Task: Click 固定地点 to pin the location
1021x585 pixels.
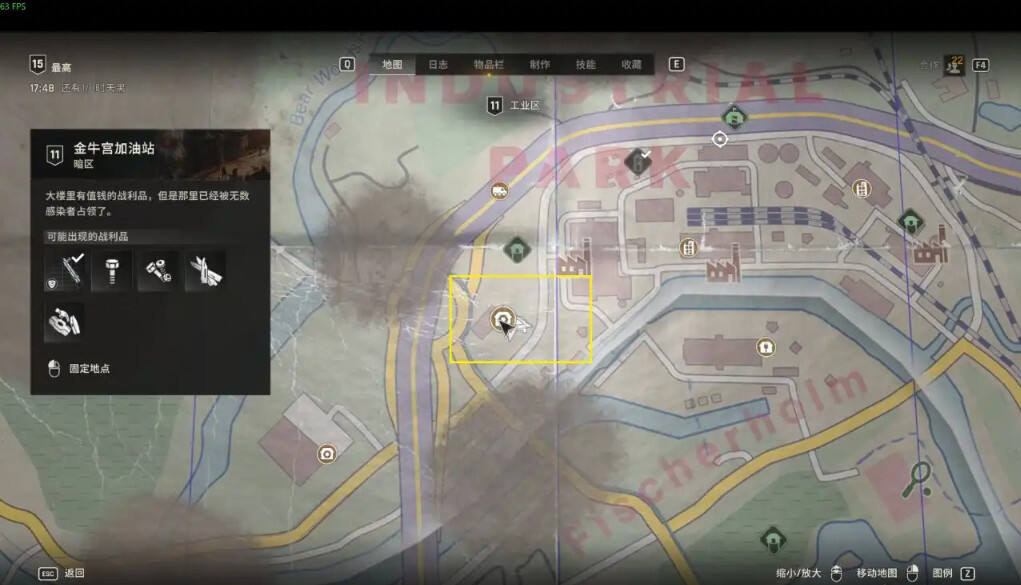Action: [88, 368]
